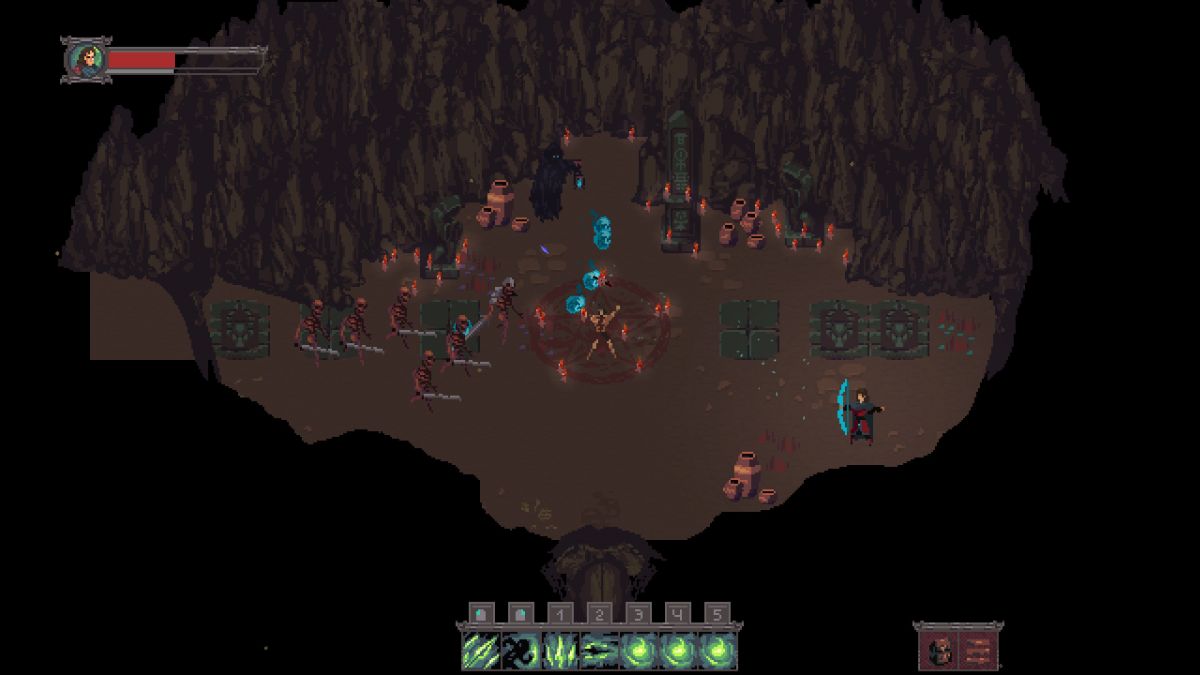Cast the green spikes ability
1200x675 pixels.
coord(559,651)
